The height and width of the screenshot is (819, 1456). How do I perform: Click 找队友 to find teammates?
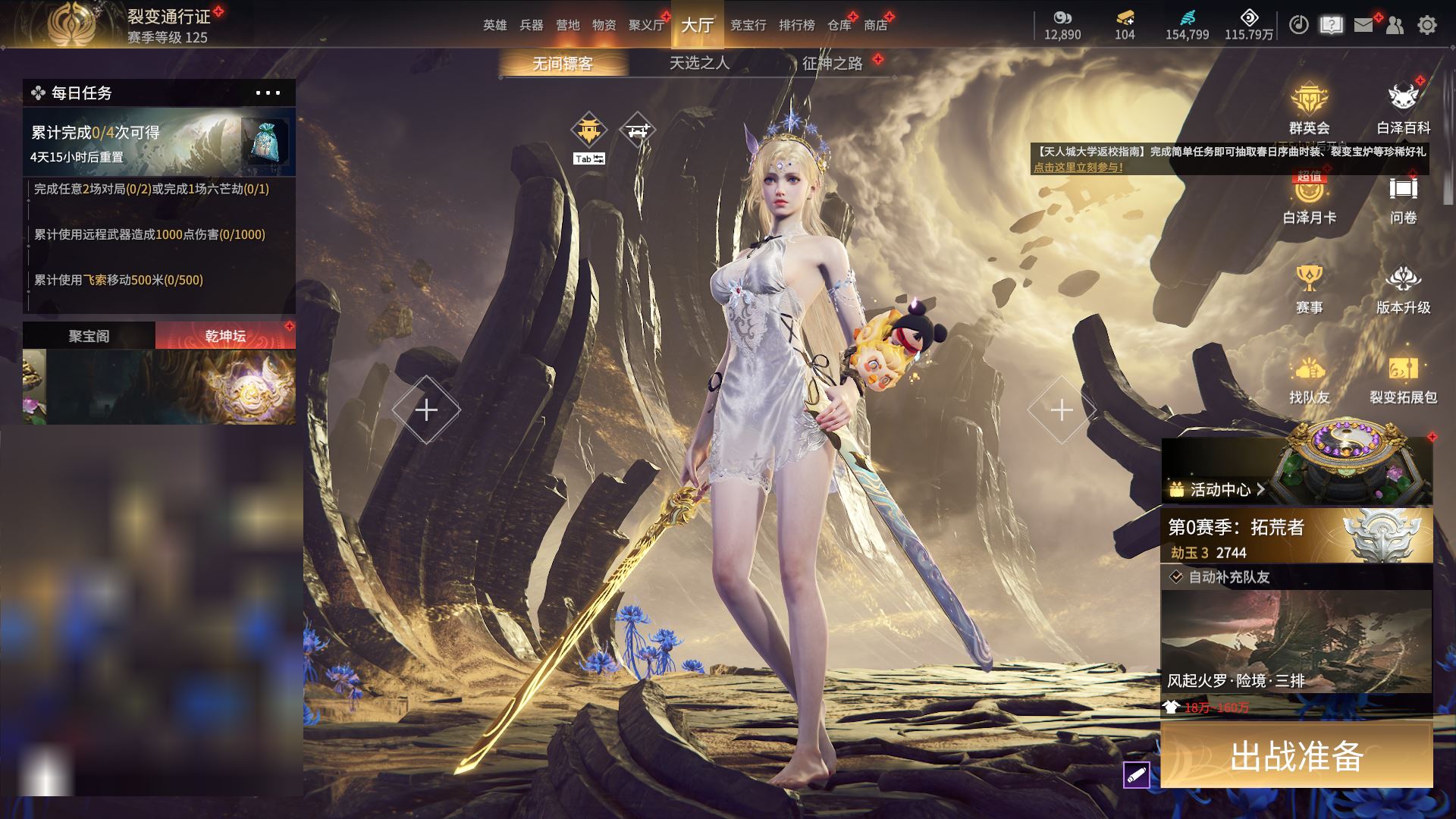pos(1309,378)
